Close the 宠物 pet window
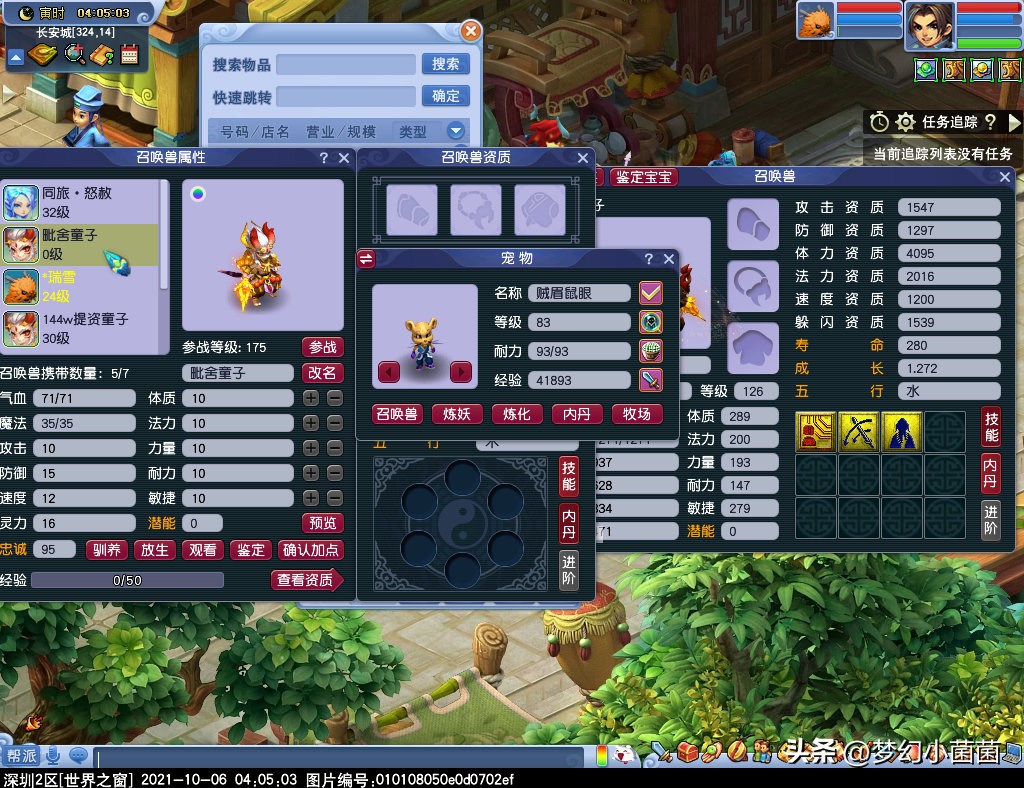1024x788 pixels. (x=669, y=259)
